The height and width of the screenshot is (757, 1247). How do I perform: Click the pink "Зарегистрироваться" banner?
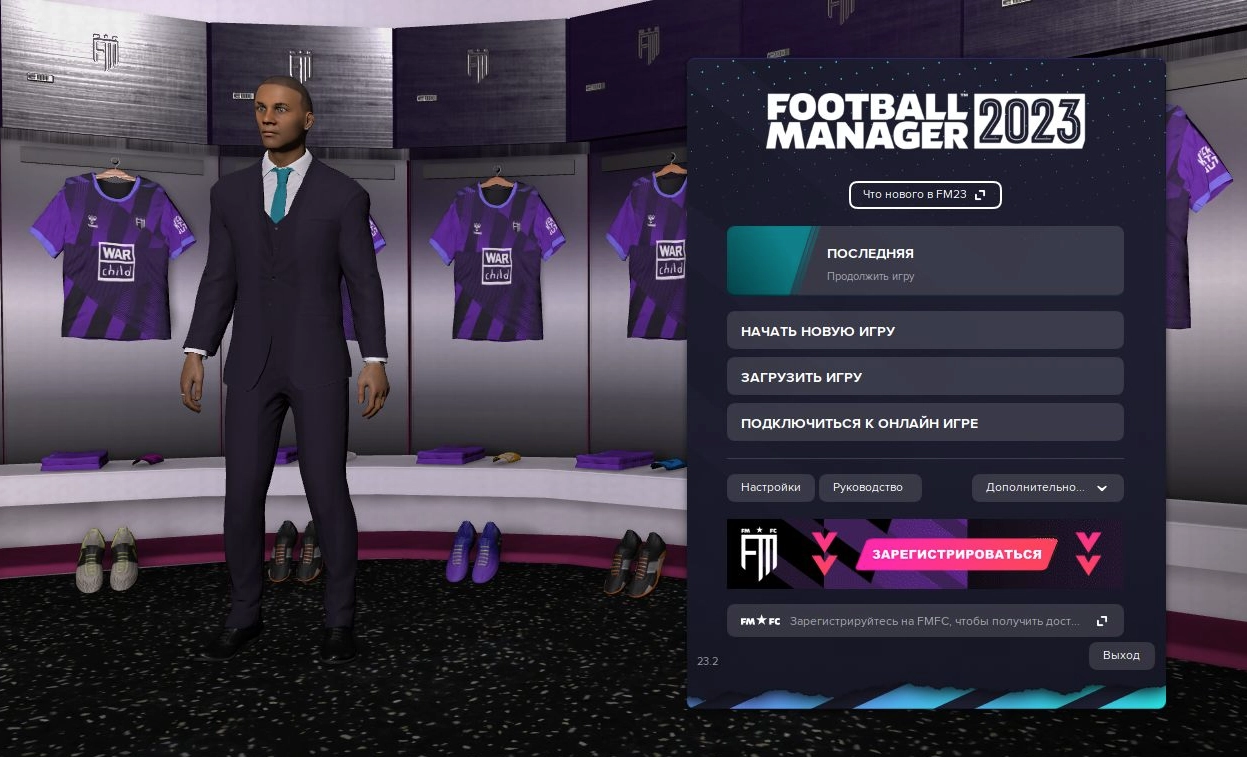pos(956,554)
